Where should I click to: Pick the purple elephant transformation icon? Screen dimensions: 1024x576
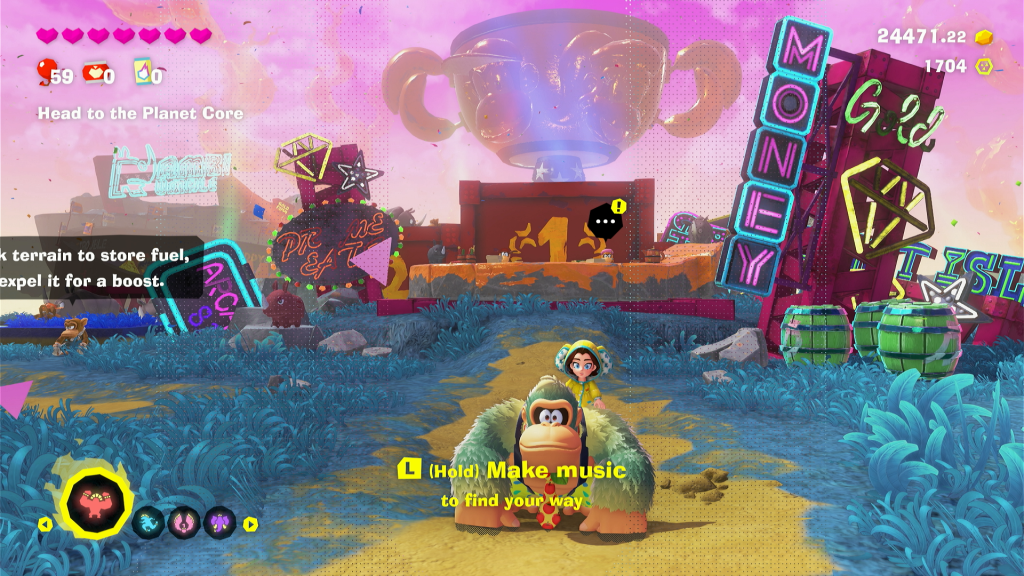[219, 522]
